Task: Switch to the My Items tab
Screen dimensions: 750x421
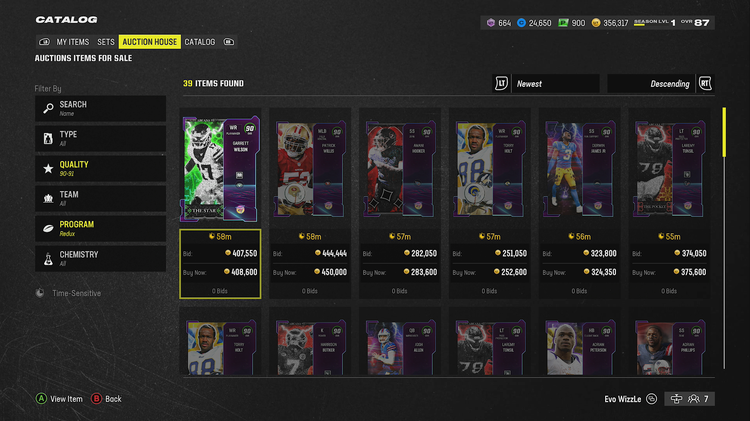Action: (72, 42)
